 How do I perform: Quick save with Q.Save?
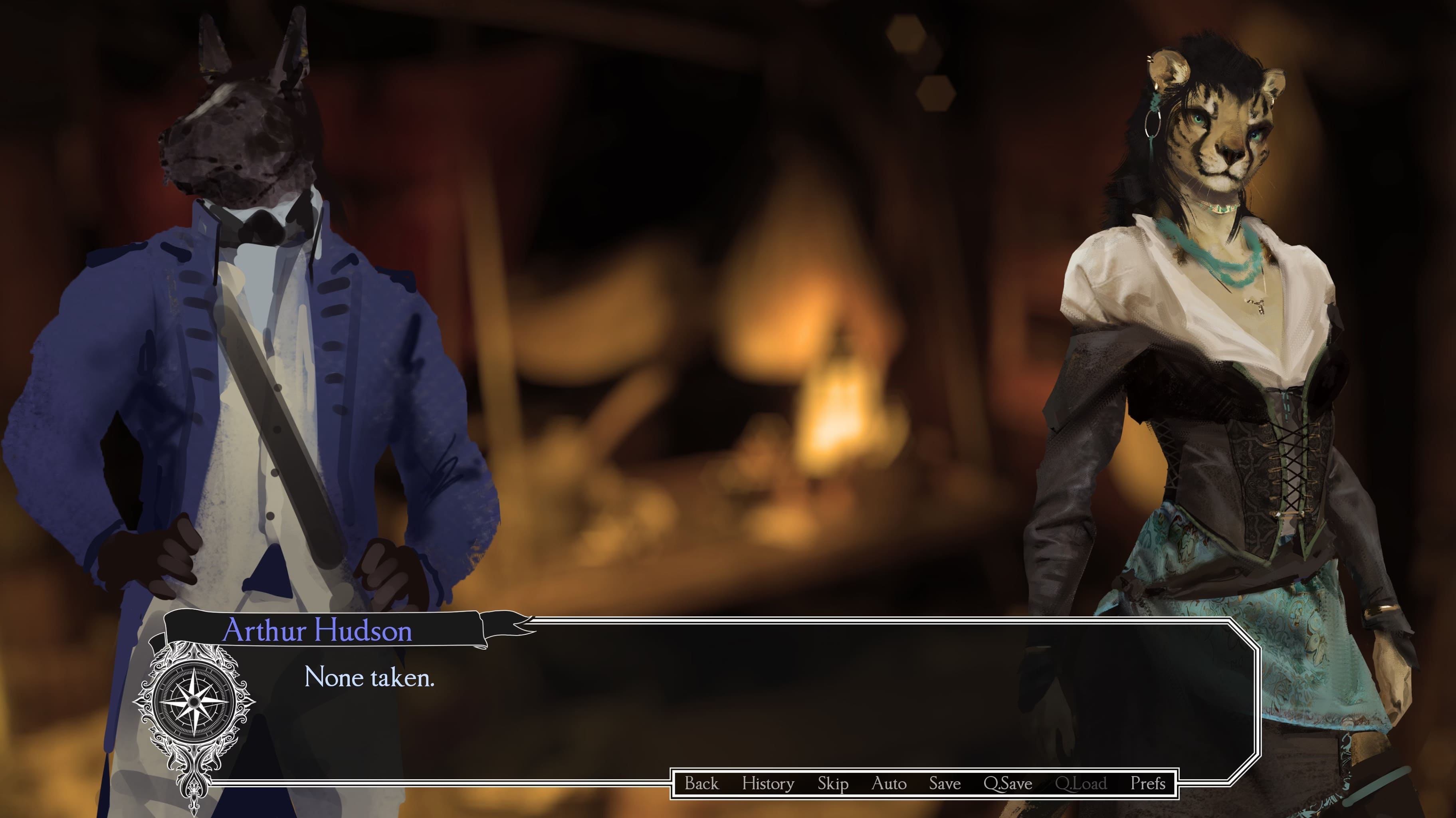pyautogui.click(x=1008, y=784)
